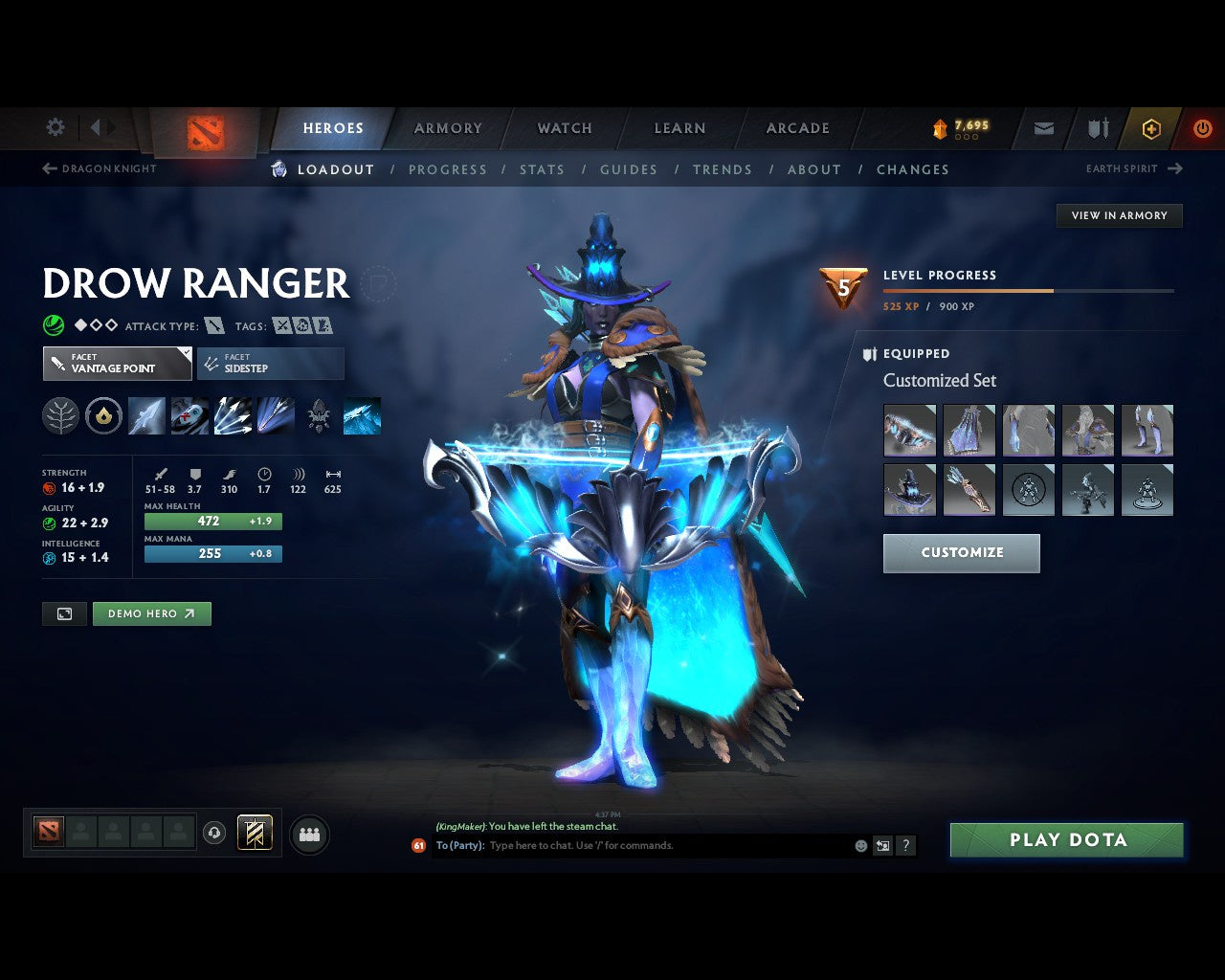Click the talent tree icon
1225x980 pixels.
(x=60, y=415)
